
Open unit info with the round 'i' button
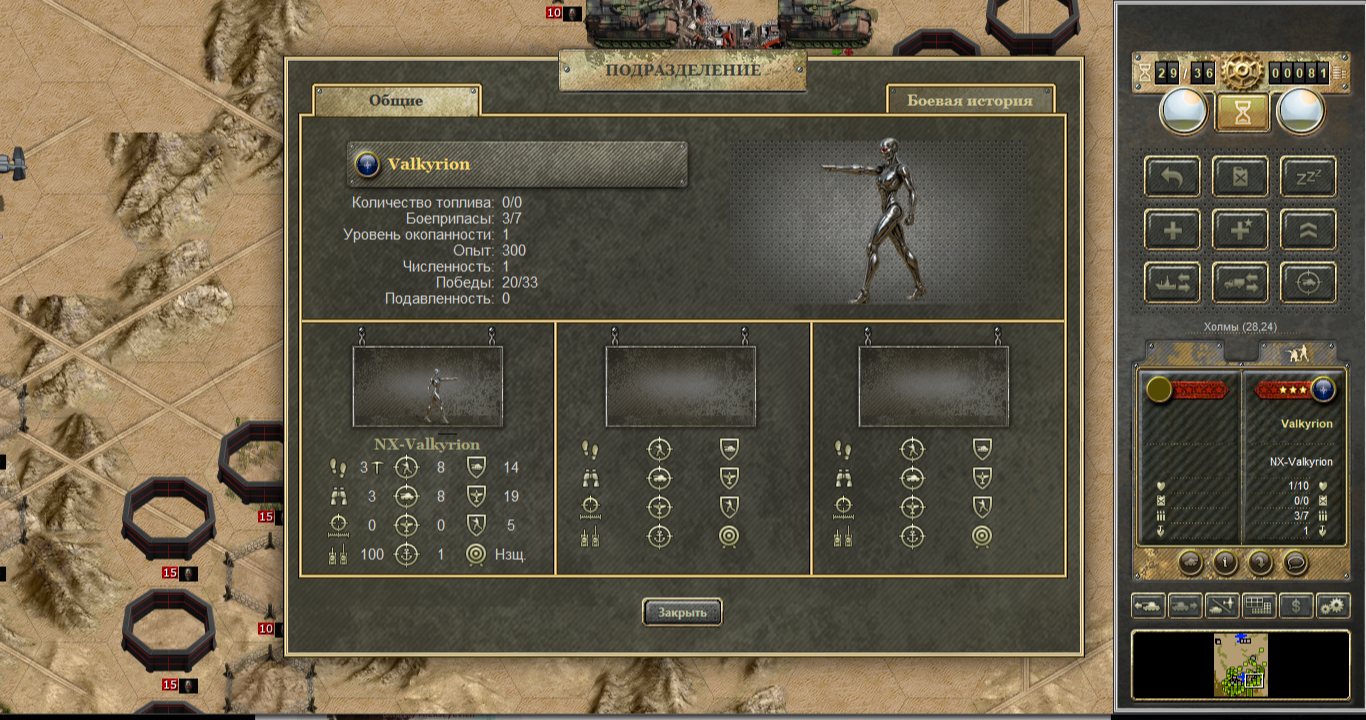pyautogui.click(x=1226, y=562)
